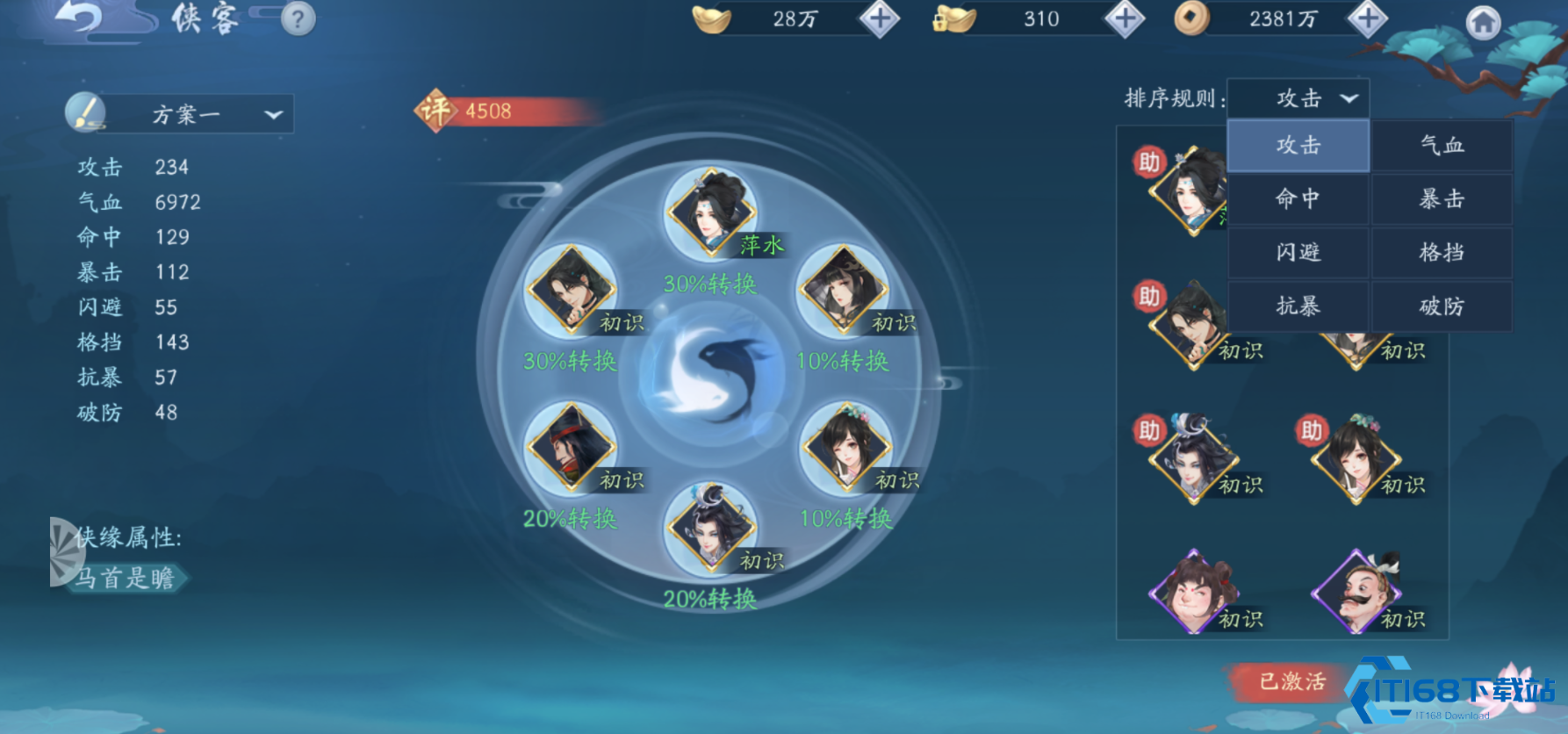Choose 气血 sort option
The image size is (1568, 734).
1442,146
